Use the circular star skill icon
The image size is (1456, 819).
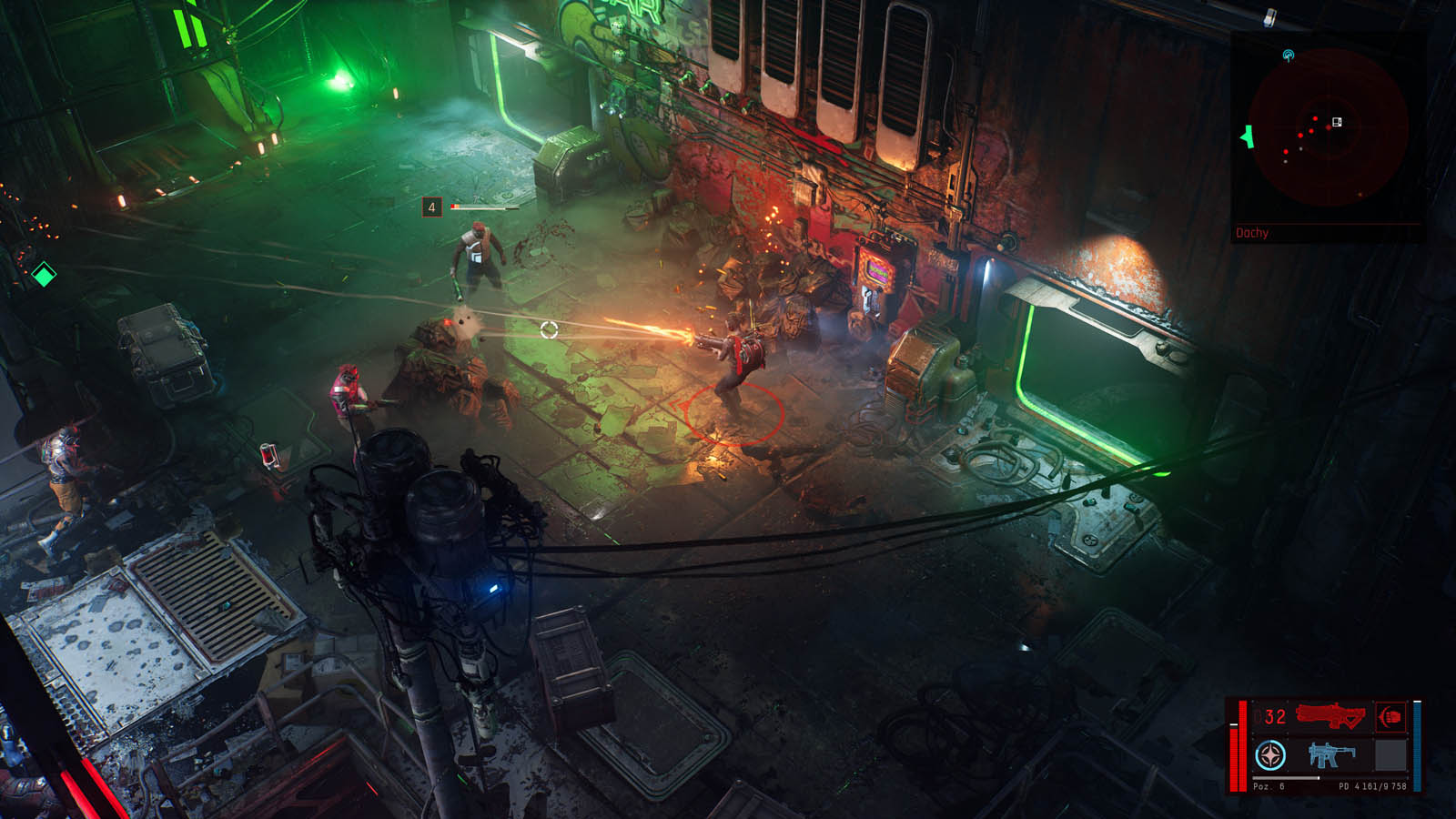[x=1270, y=754]
